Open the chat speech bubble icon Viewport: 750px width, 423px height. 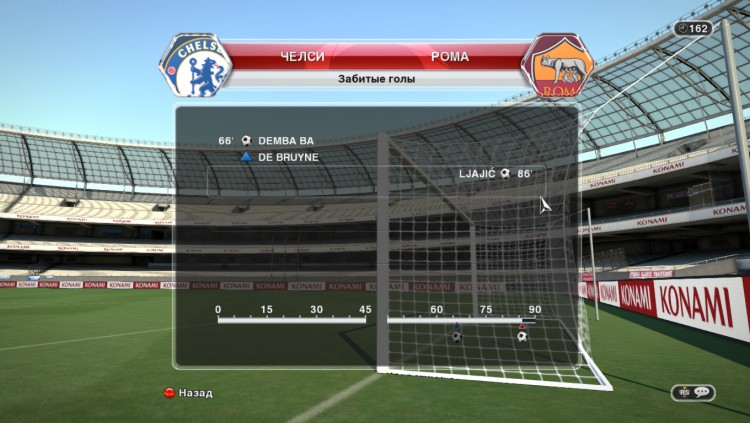point(693,393)
